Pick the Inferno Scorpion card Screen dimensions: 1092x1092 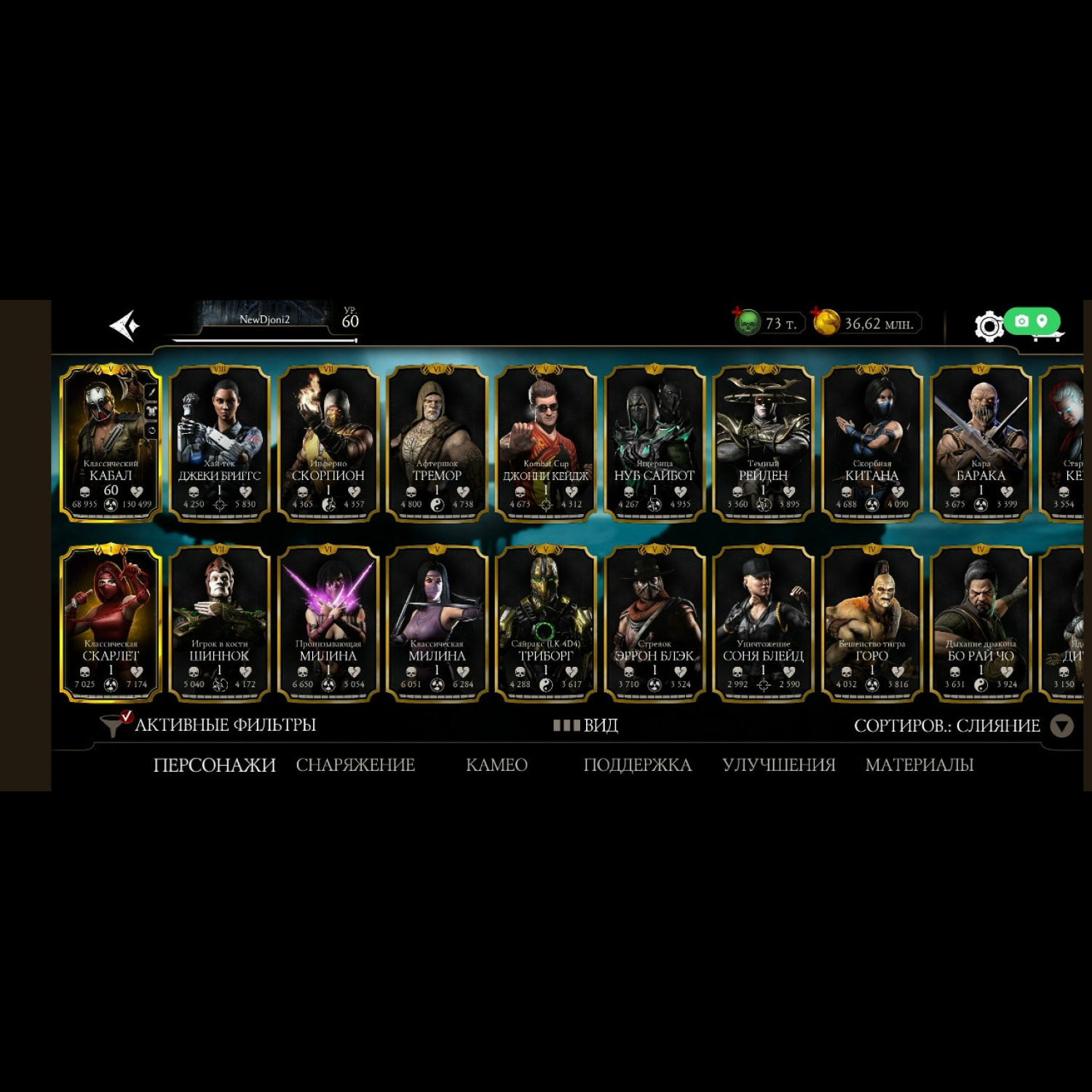click(x=328, y=443)
